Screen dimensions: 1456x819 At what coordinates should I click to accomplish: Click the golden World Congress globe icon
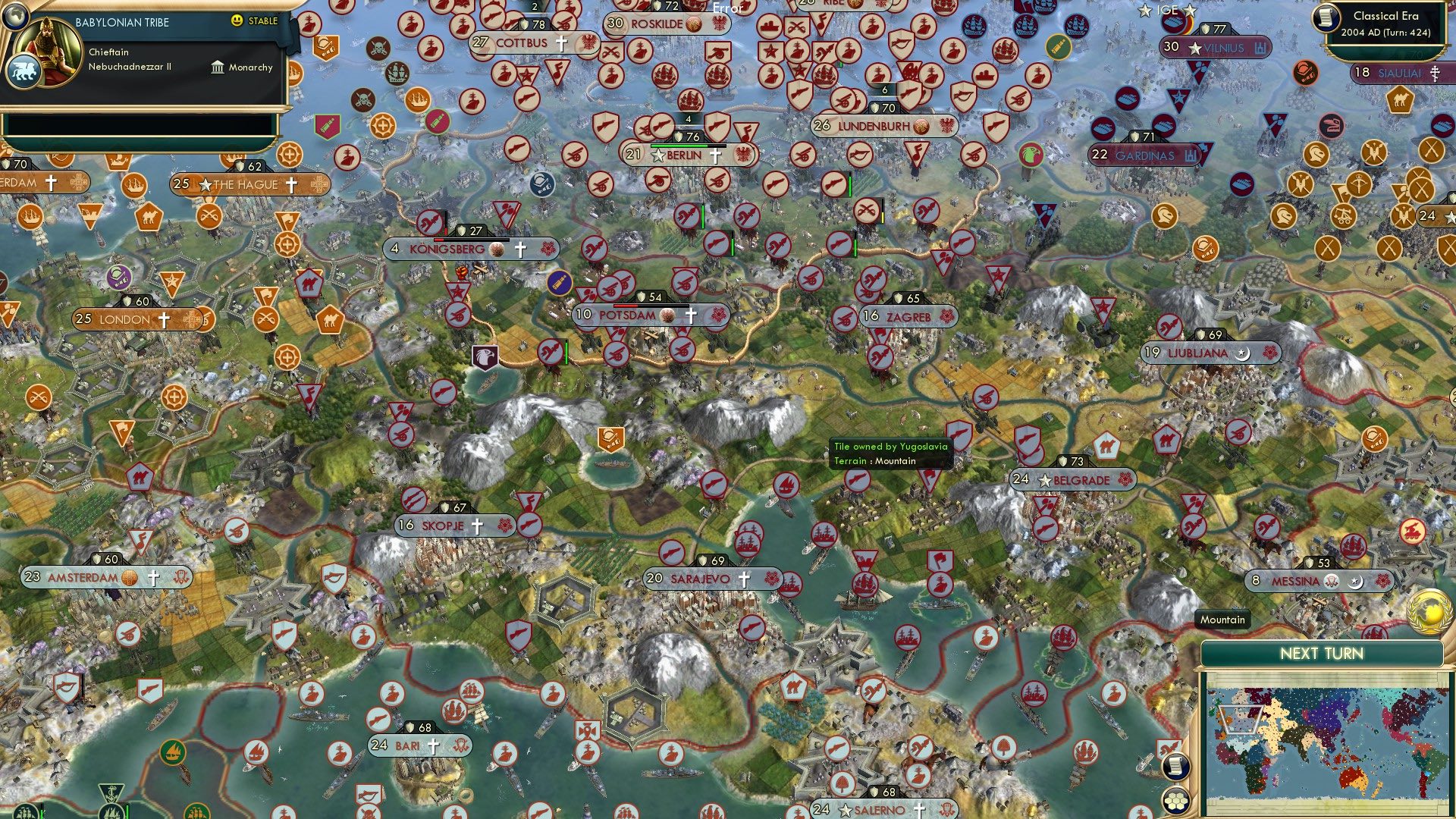1430,612
